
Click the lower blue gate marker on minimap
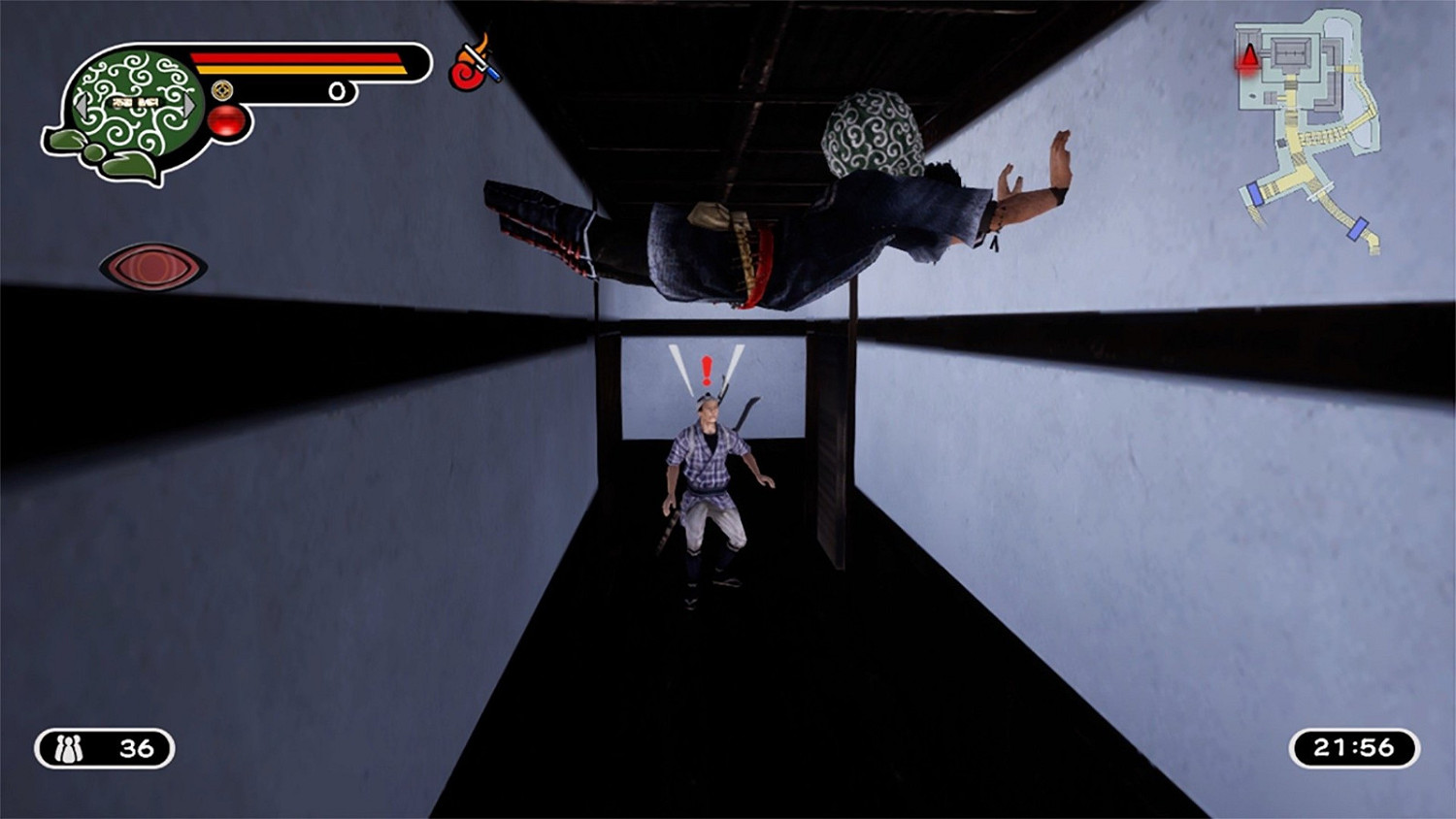(1357, 231)
